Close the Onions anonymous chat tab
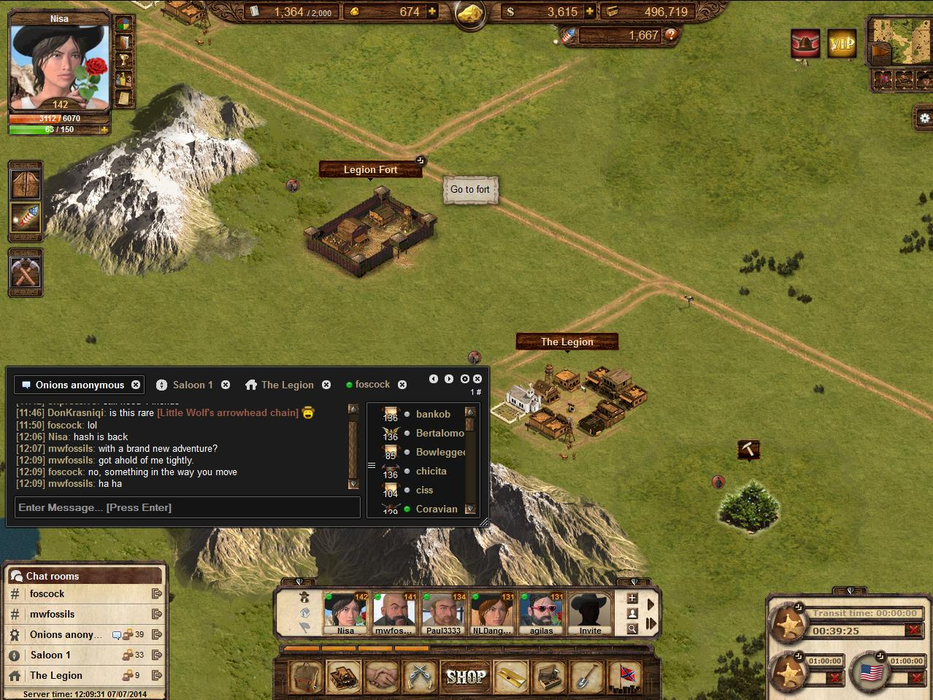The height and width of the screenshot is (700, 933). point(136,385)
